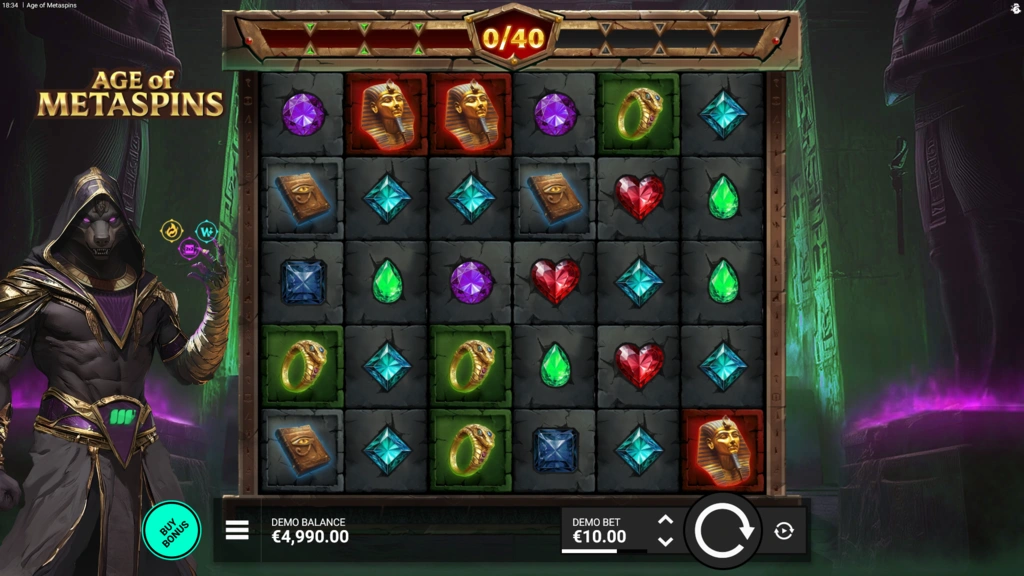
Task: Open the hamburger menu
Action: pos(237,530)
